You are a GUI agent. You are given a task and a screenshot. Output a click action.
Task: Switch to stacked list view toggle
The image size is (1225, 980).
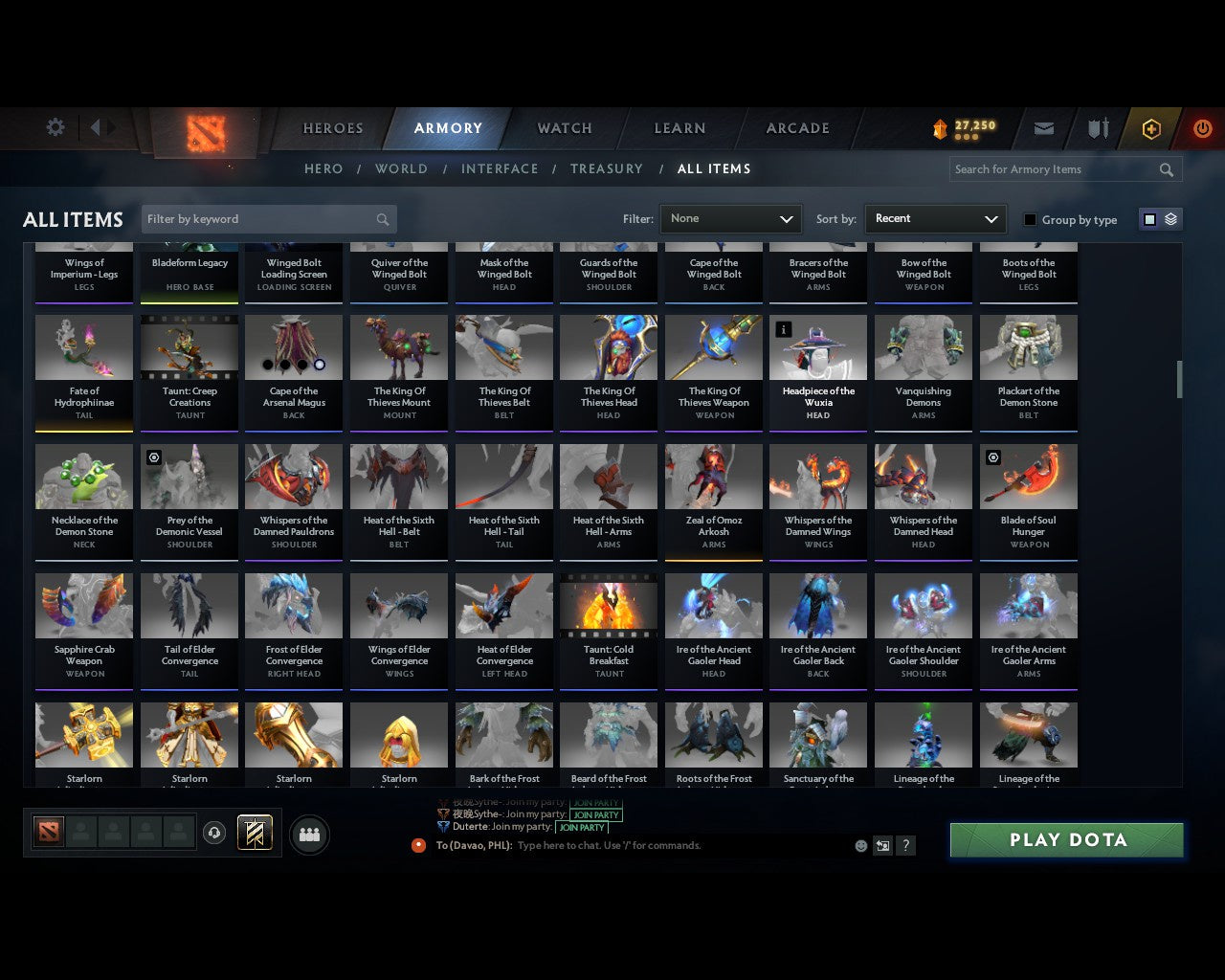point(1169,219)
